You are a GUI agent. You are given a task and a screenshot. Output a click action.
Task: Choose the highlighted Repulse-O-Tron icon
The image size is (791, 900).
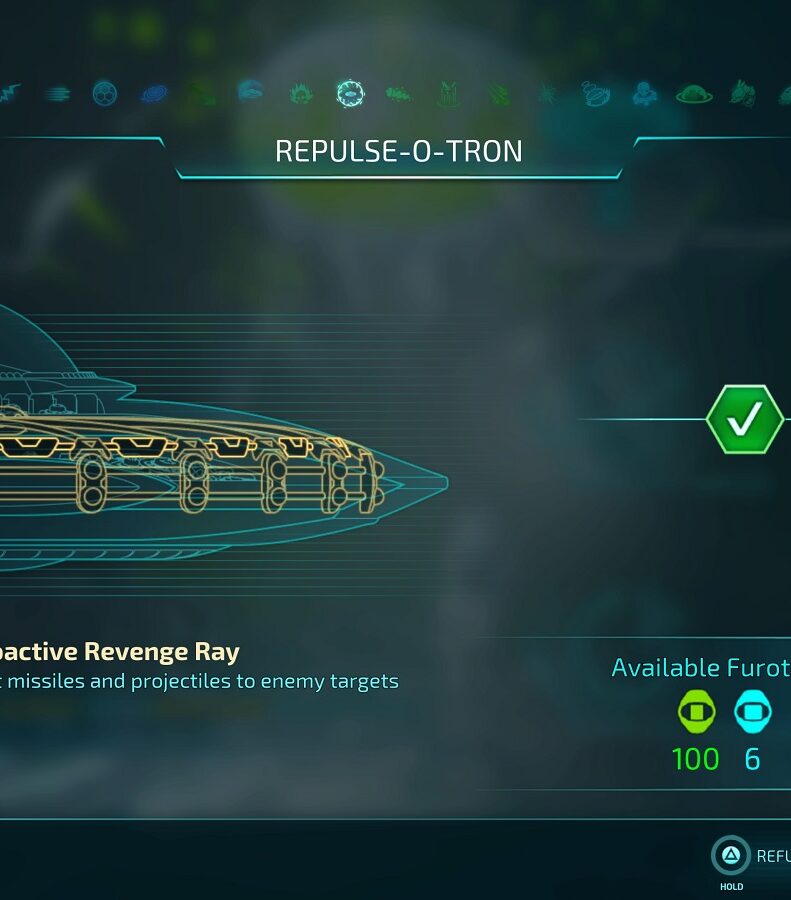pos(350,94)
